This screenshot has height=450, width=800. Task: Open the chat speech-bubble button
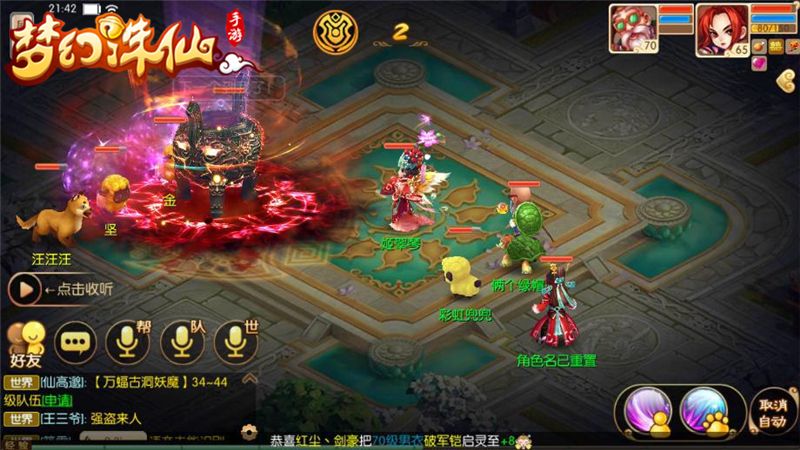click(76, 342)
